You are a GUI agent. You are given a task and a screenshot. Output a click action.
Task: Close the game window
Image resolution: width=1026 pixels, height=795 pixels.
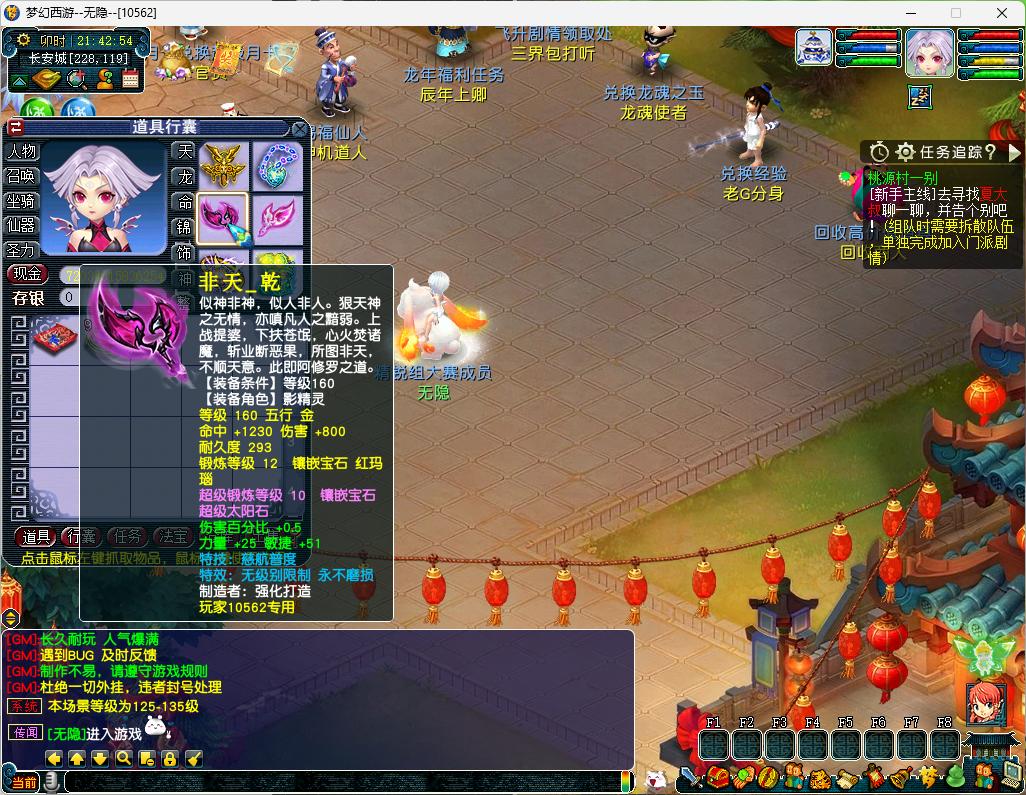[1002, 13]
